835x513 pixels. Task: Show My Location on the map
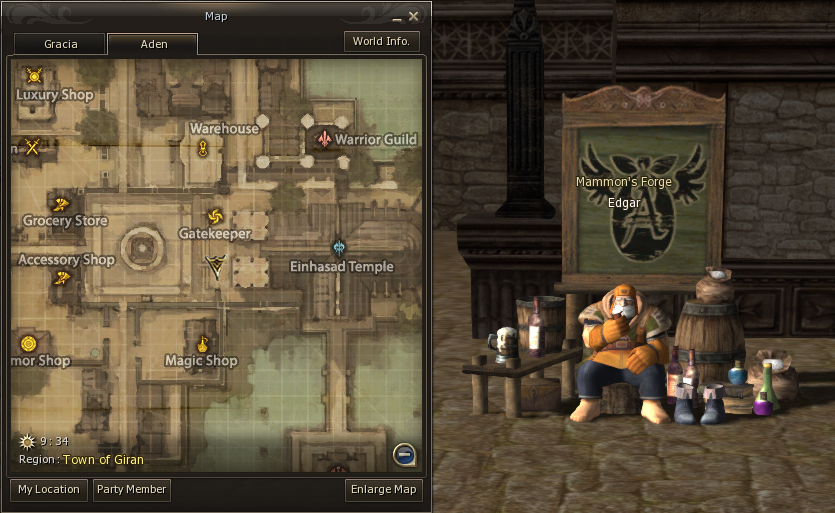(49, 490)
